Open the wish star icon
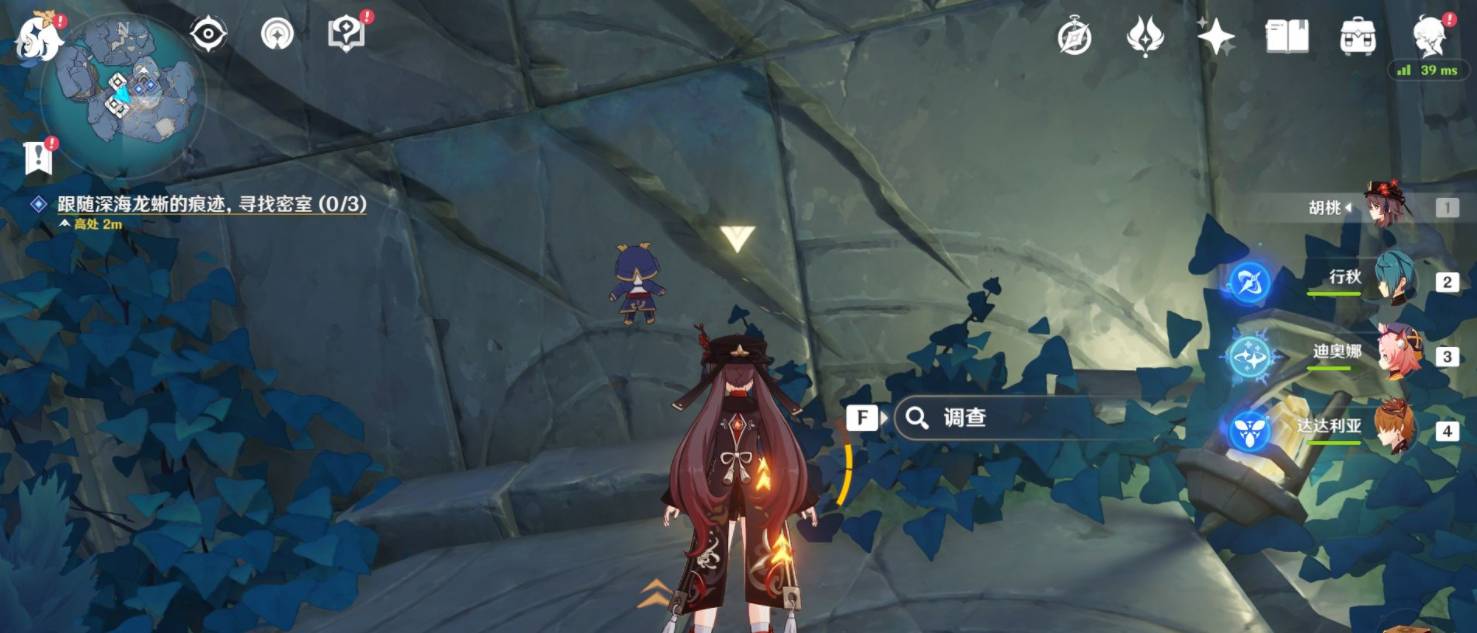This screenshot has height=633, width=1477. click(x=1216, y=37)
